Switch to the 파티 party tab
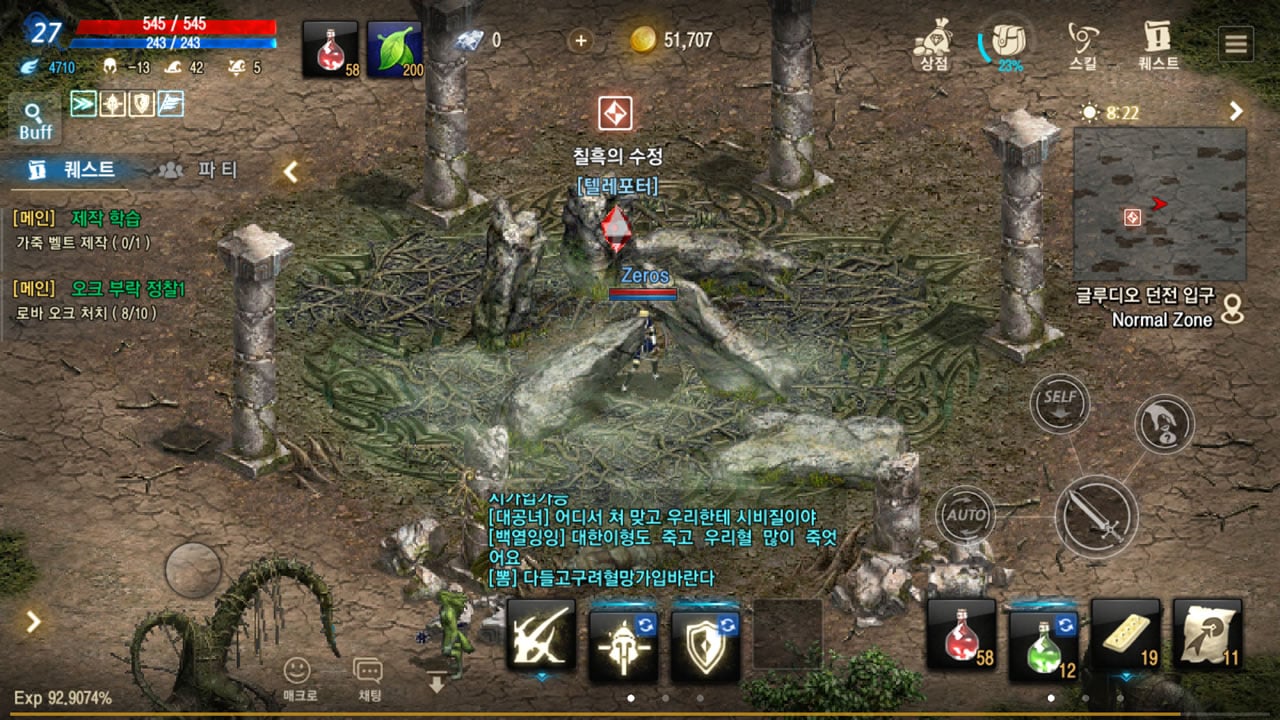 click(200, 170)
